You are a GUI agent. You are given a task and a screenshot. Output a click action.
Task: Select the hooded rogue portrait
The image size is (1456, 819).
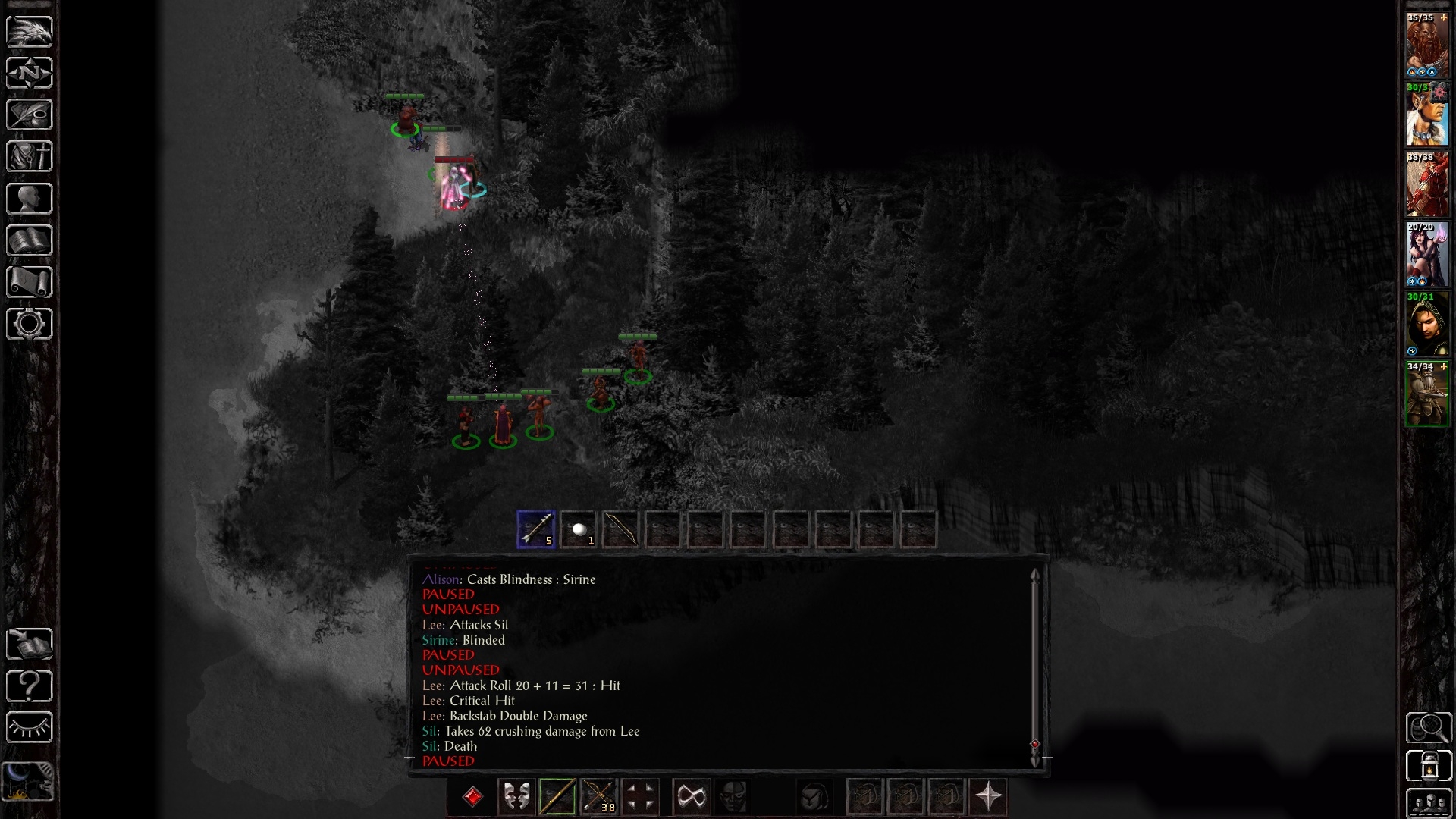tap(1427, 326)
